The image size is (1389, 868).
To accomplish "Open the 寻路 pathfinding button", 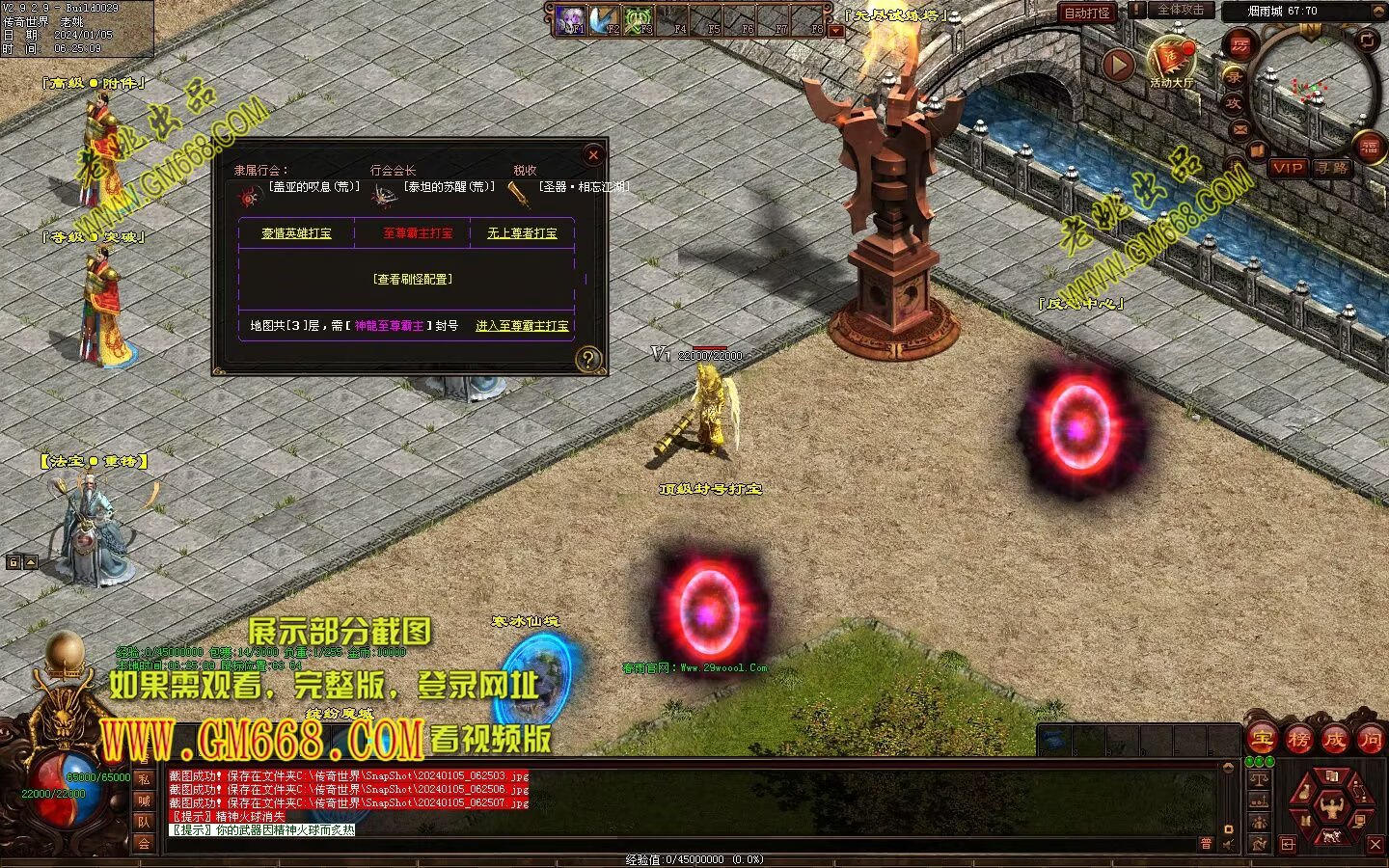I will tap(1331, 168).
